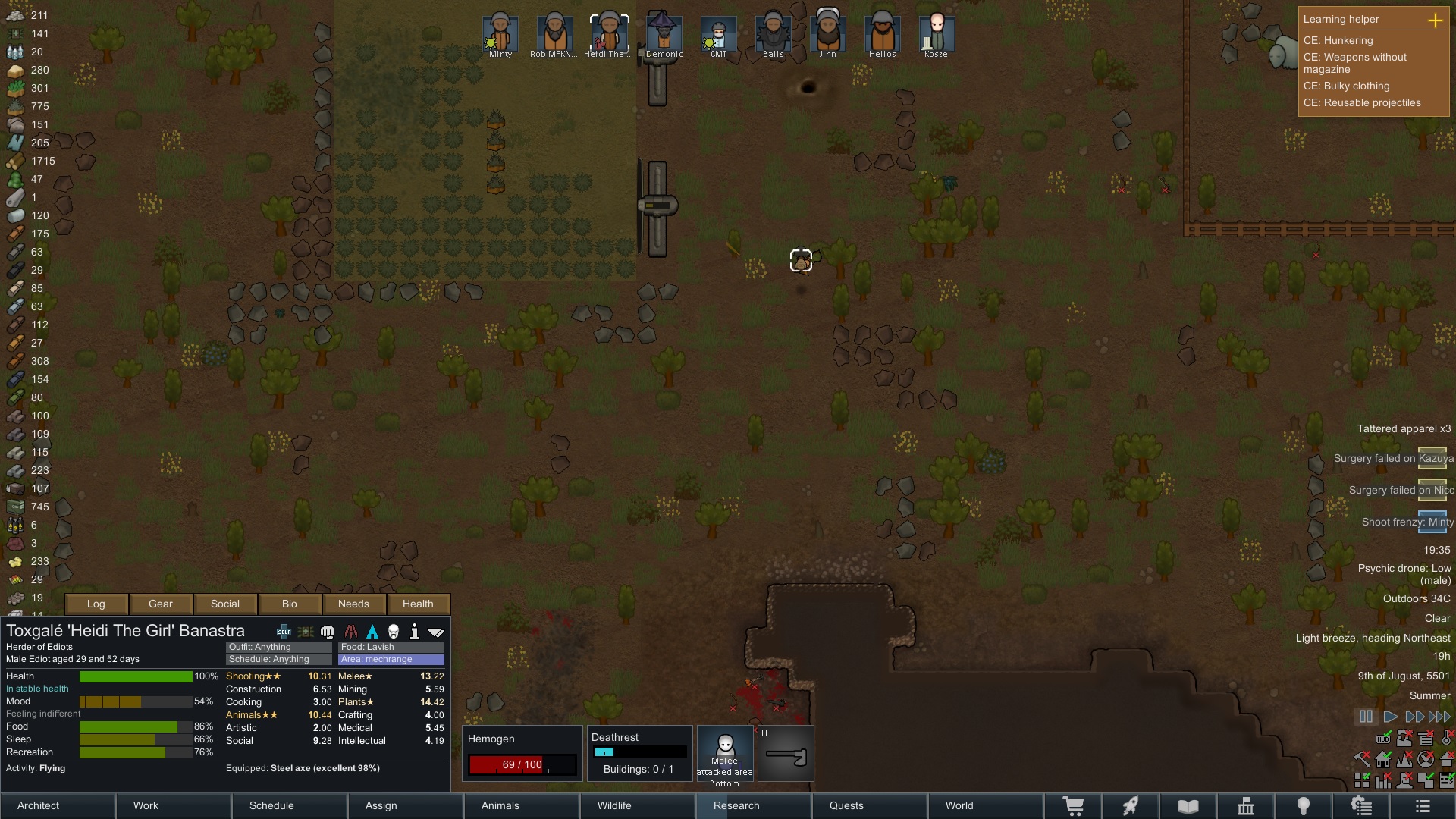Switch to the World view
Screen dimensions: 1456x819
(x=959, y=805)
